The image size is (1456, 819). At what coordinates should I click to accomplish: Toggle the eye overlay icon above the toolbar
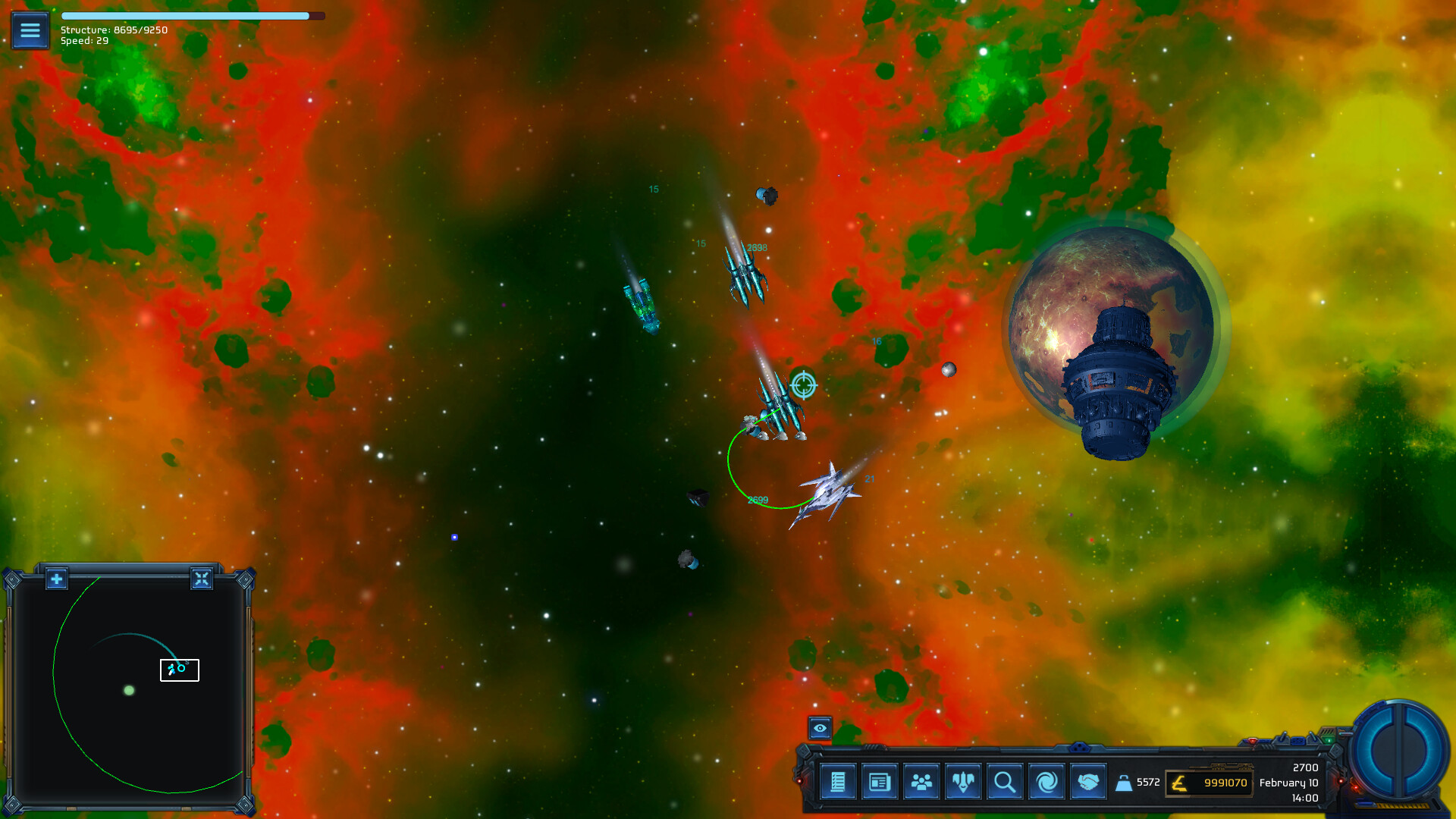pos(821,729)
